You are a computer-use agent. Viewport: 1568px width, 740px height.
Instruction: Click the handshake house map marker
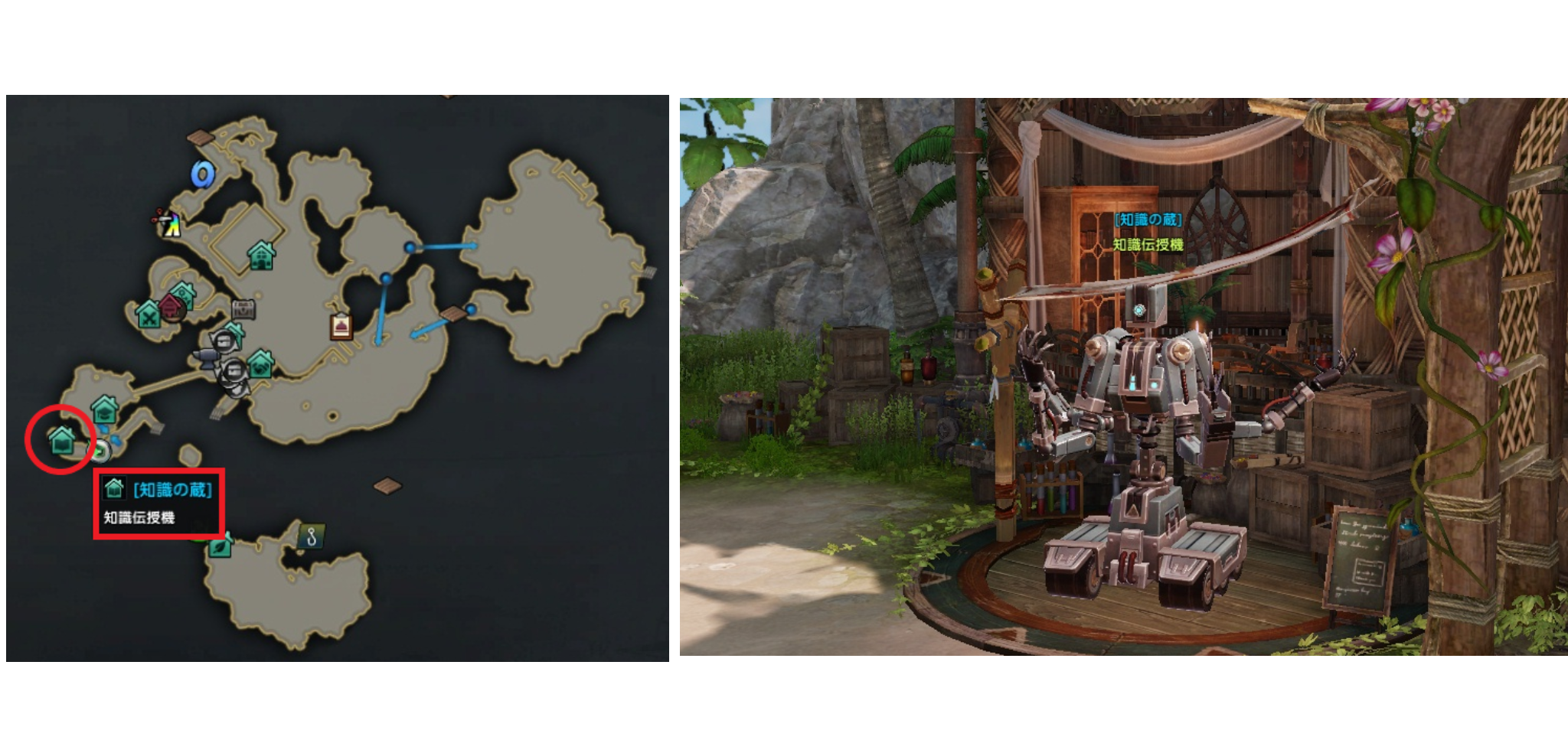[x=260, y=364]
